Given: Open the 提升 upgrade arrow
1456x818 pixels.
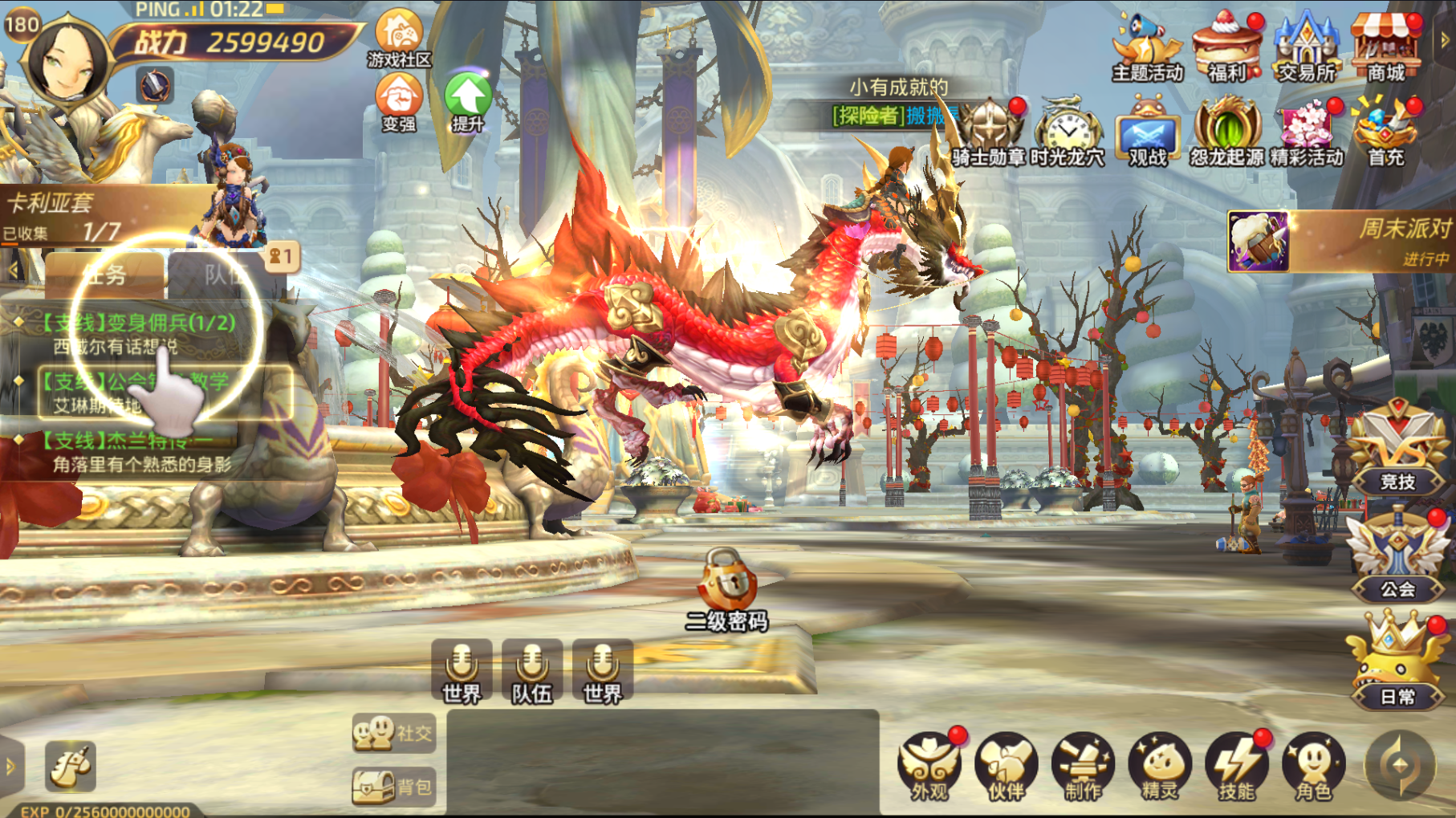Looking at the screenshot, I should 468,102.
